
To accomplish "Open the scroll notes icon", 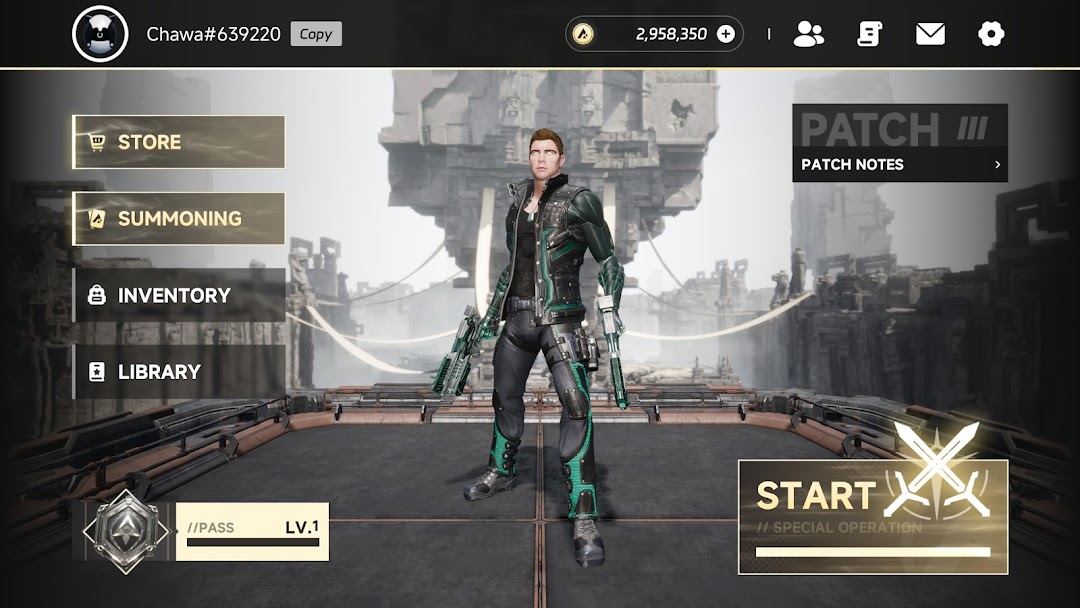I will click(869, 34).
